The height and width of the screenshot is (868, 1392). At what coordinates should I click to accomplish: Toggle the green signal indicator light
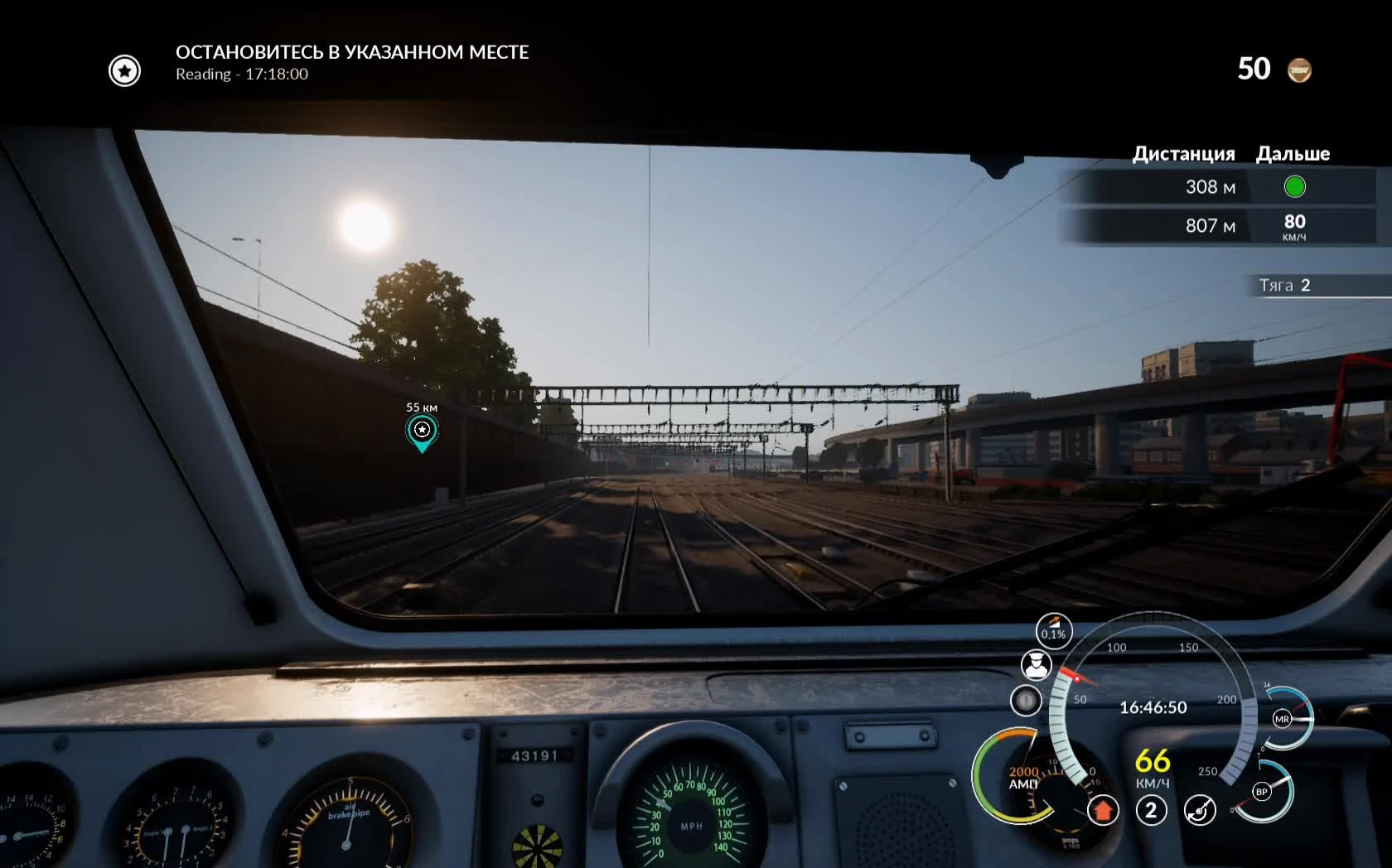point(1295,187)
